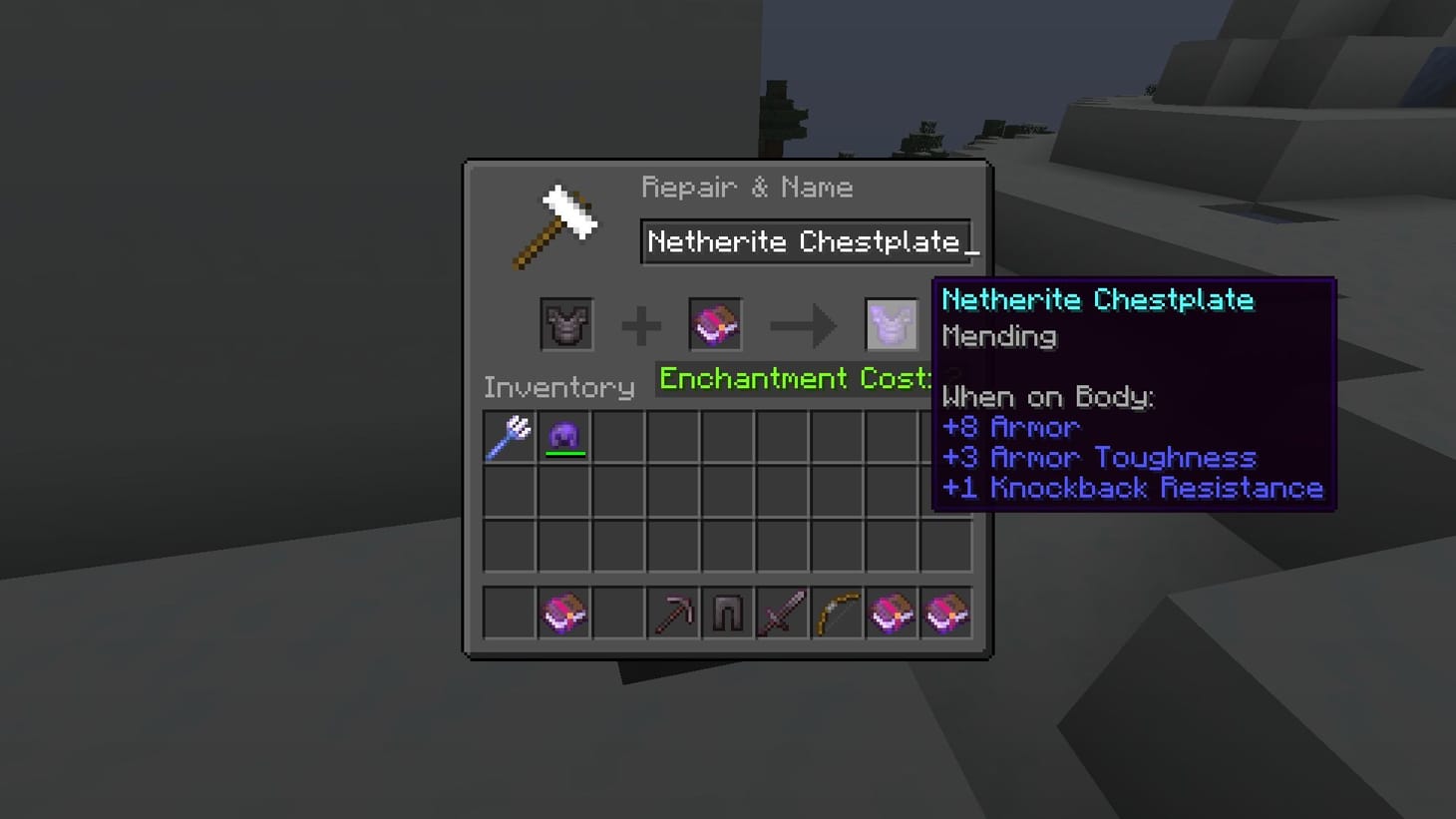
Task: Pick up the enchanted book in the eighth hotbar slot
Action: 893,613
